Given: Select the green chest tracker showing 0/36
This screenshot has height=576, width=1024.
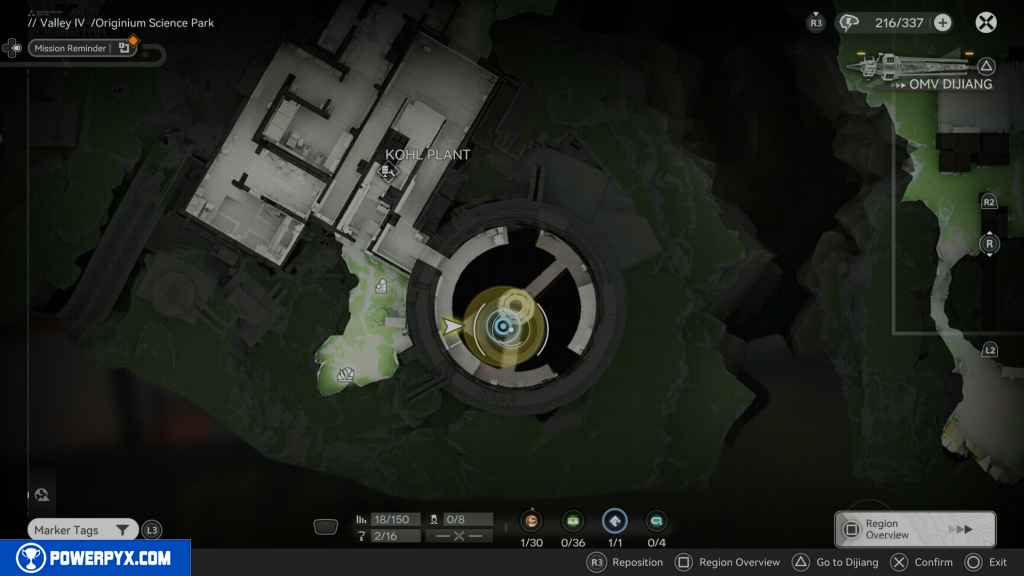Looking at the screenshot, I should pos(573,521).
